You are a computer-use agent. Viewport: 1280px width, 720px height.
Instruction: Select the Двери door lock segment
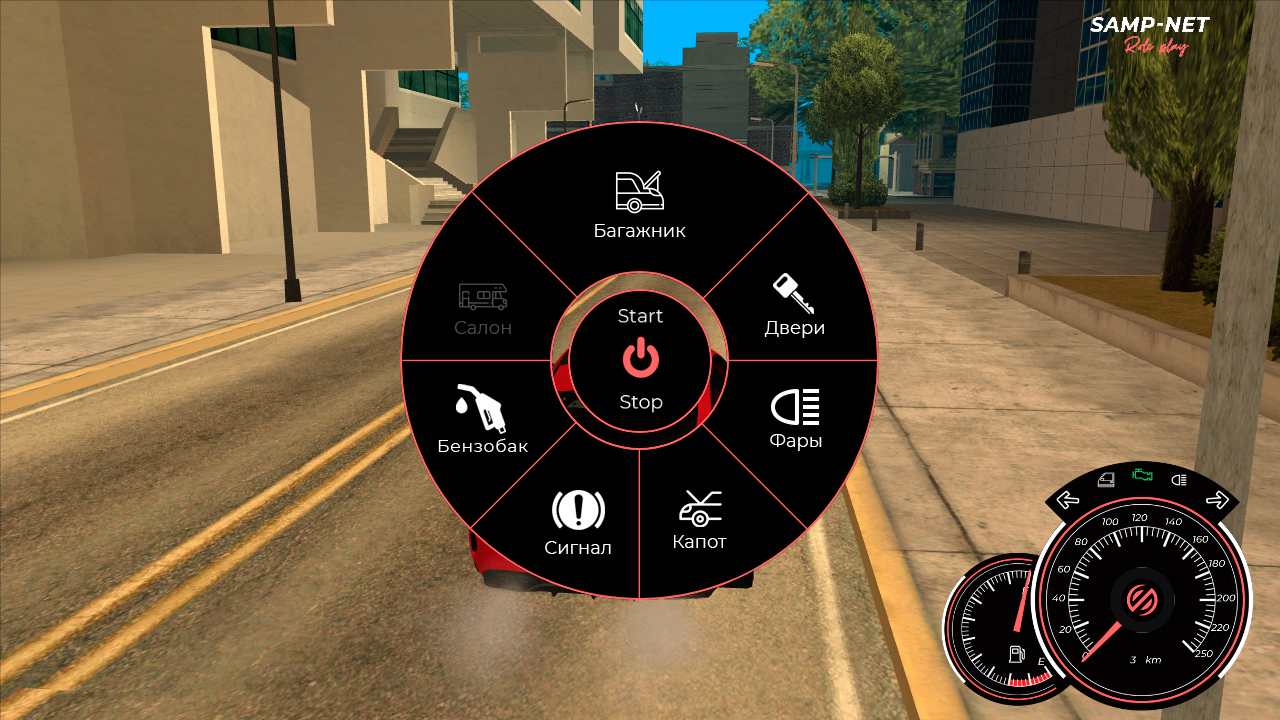tap(795, 306)
